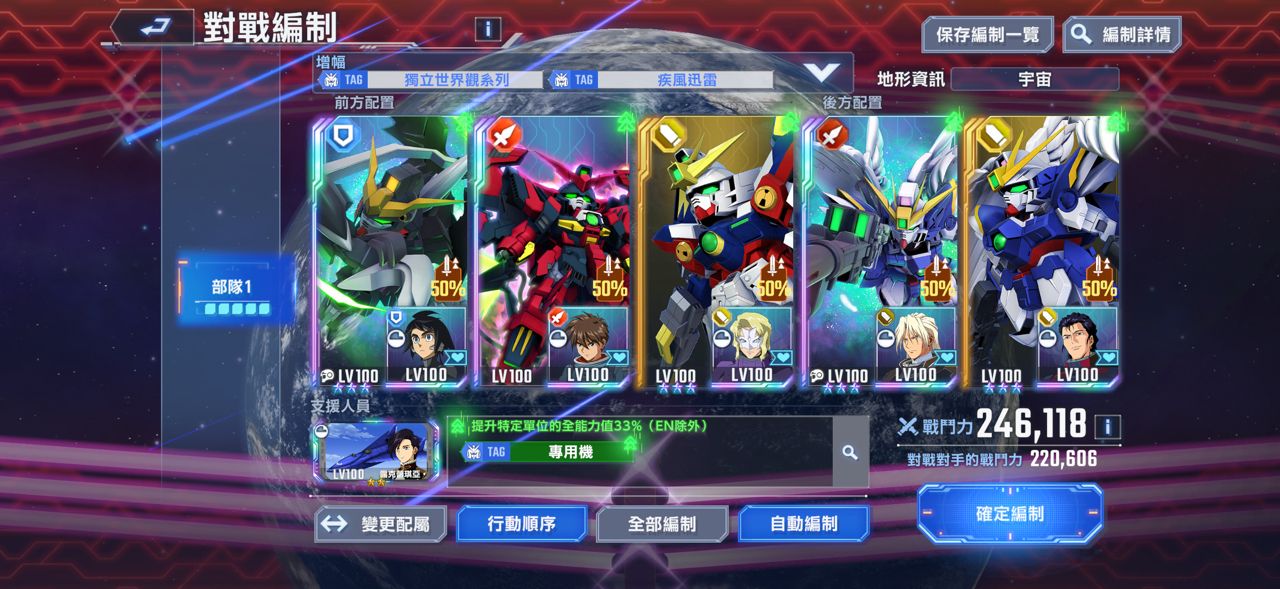Select the blue gold-framed back row card
This screenshot has height=589, width=1280.
pos(1042,252)
